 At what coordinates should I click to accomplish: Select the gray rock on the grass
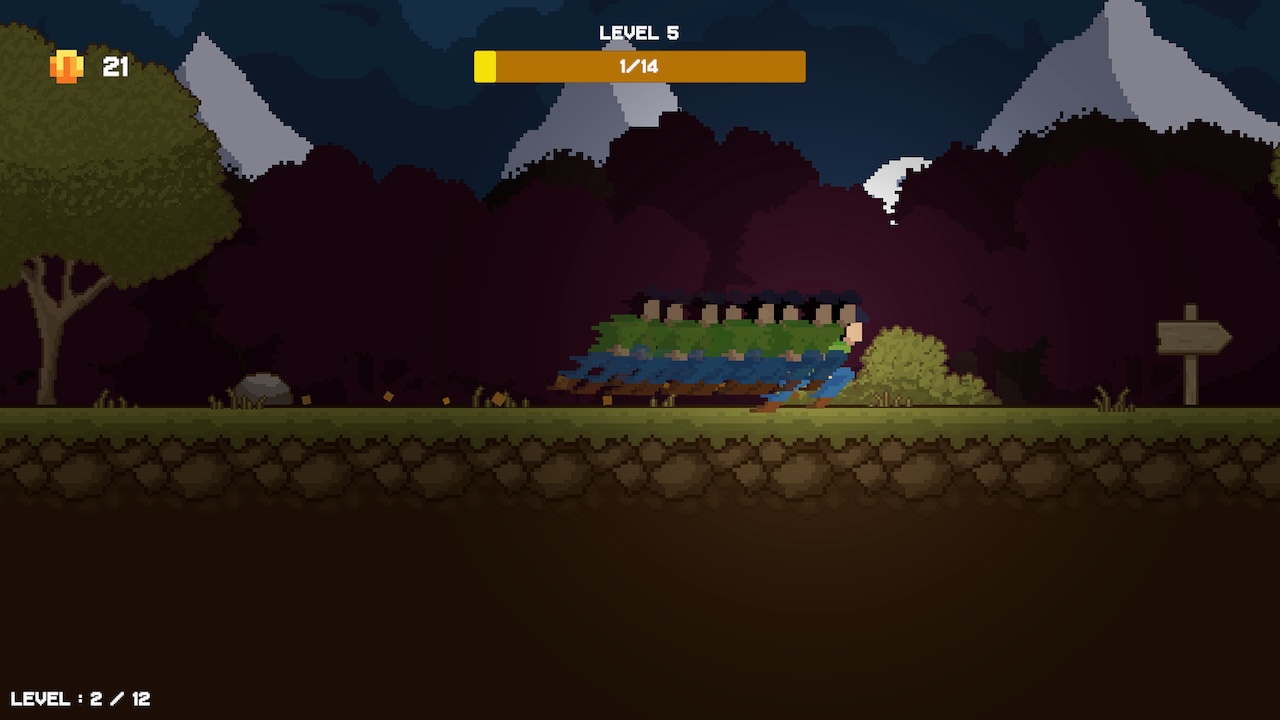tap(265, 388)
